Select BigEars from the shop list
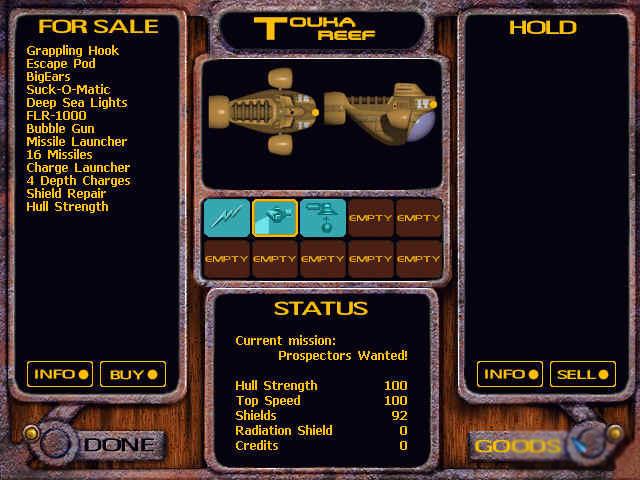Viewport: 640px width, 480px height. [x=48, y=77]
